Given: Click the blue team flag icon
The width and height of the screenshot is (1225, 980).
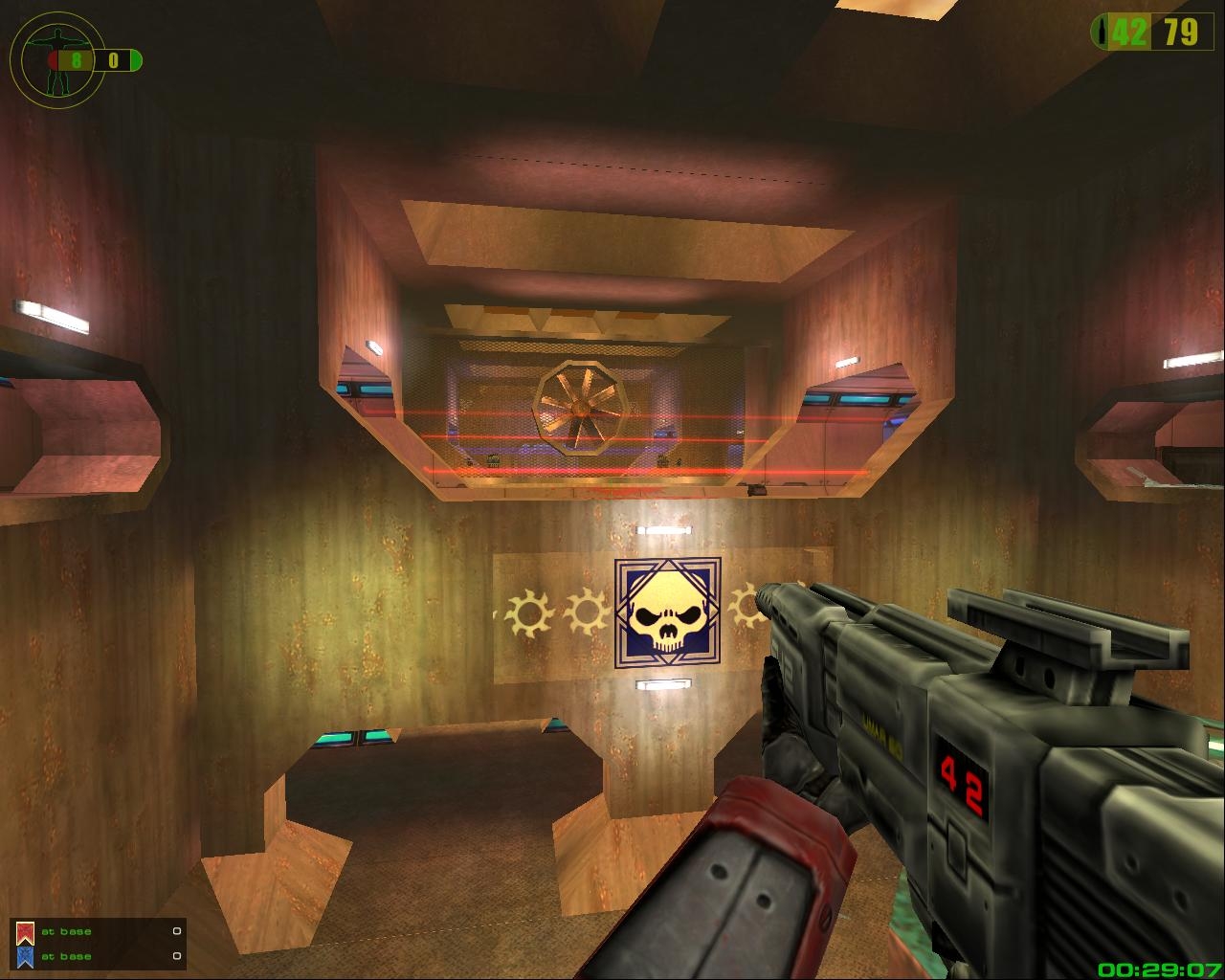Looking at the screenshot, I should click(26, 956).
